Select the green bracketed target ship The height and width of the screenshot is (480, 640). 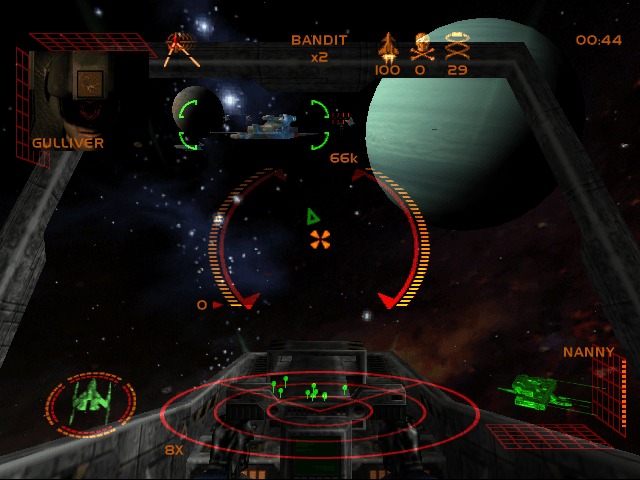point(256,126)
